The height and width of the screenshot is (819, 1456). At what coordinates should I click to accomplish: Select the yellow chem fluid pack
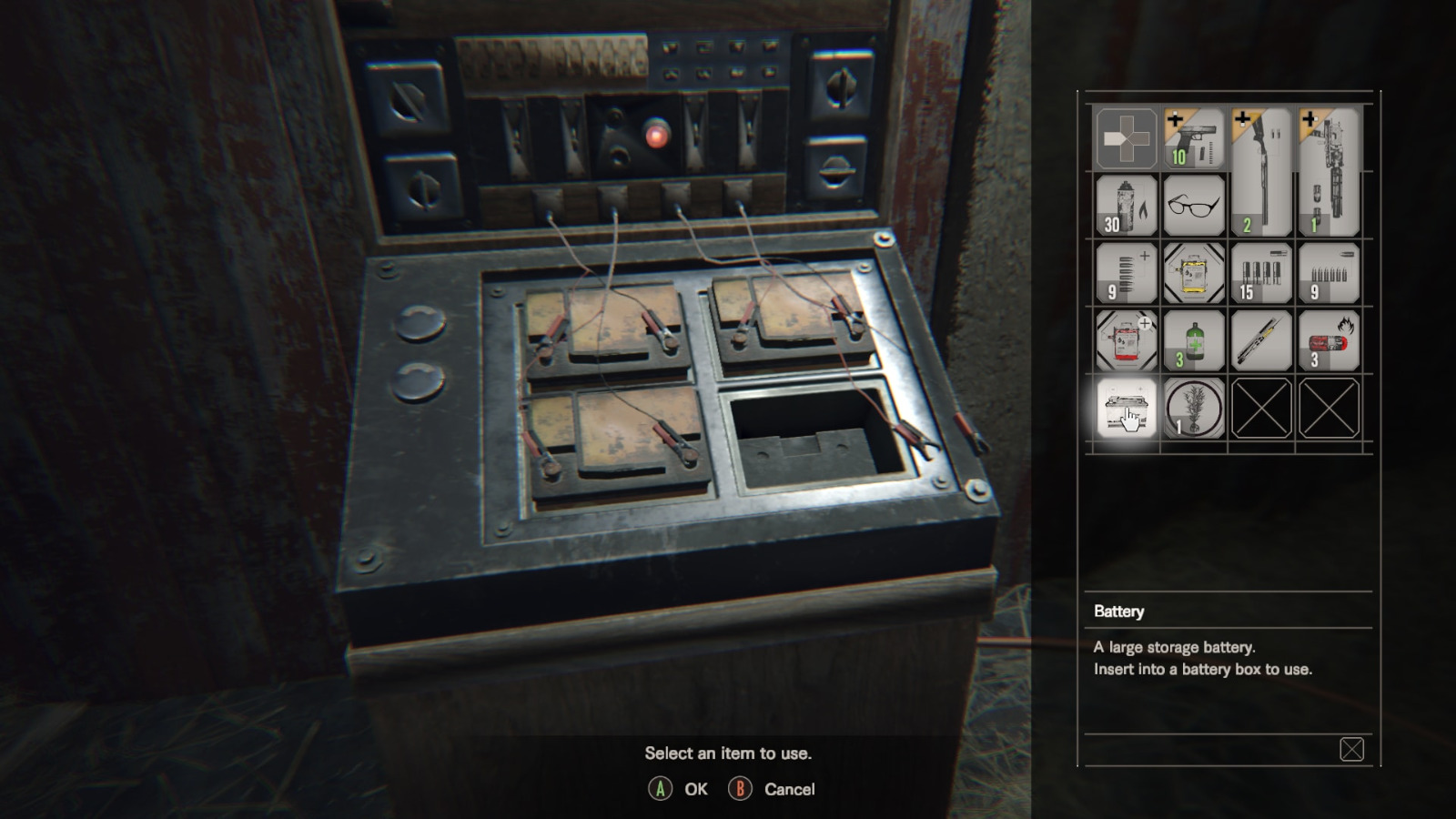[x=1194, y=273]
